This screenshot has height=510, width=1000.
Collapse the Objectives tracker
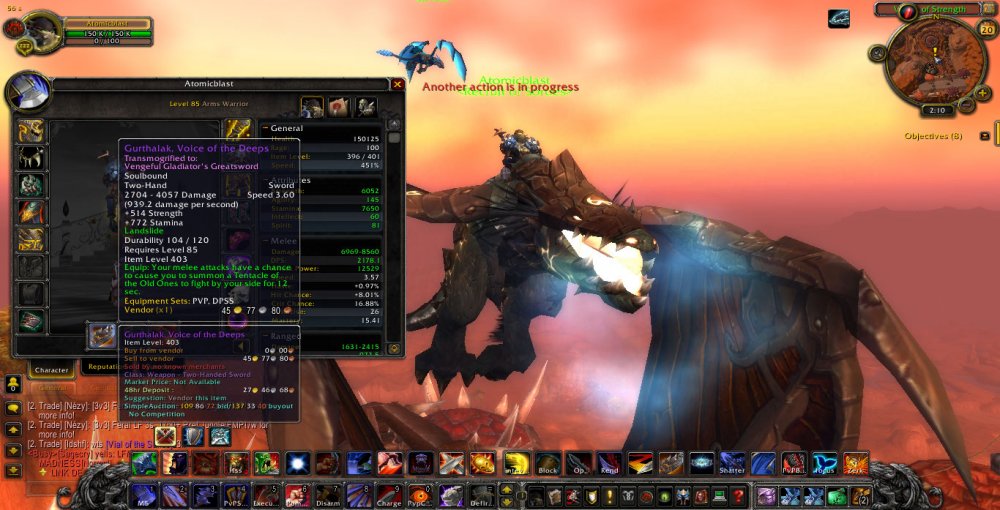click(985, 136)
